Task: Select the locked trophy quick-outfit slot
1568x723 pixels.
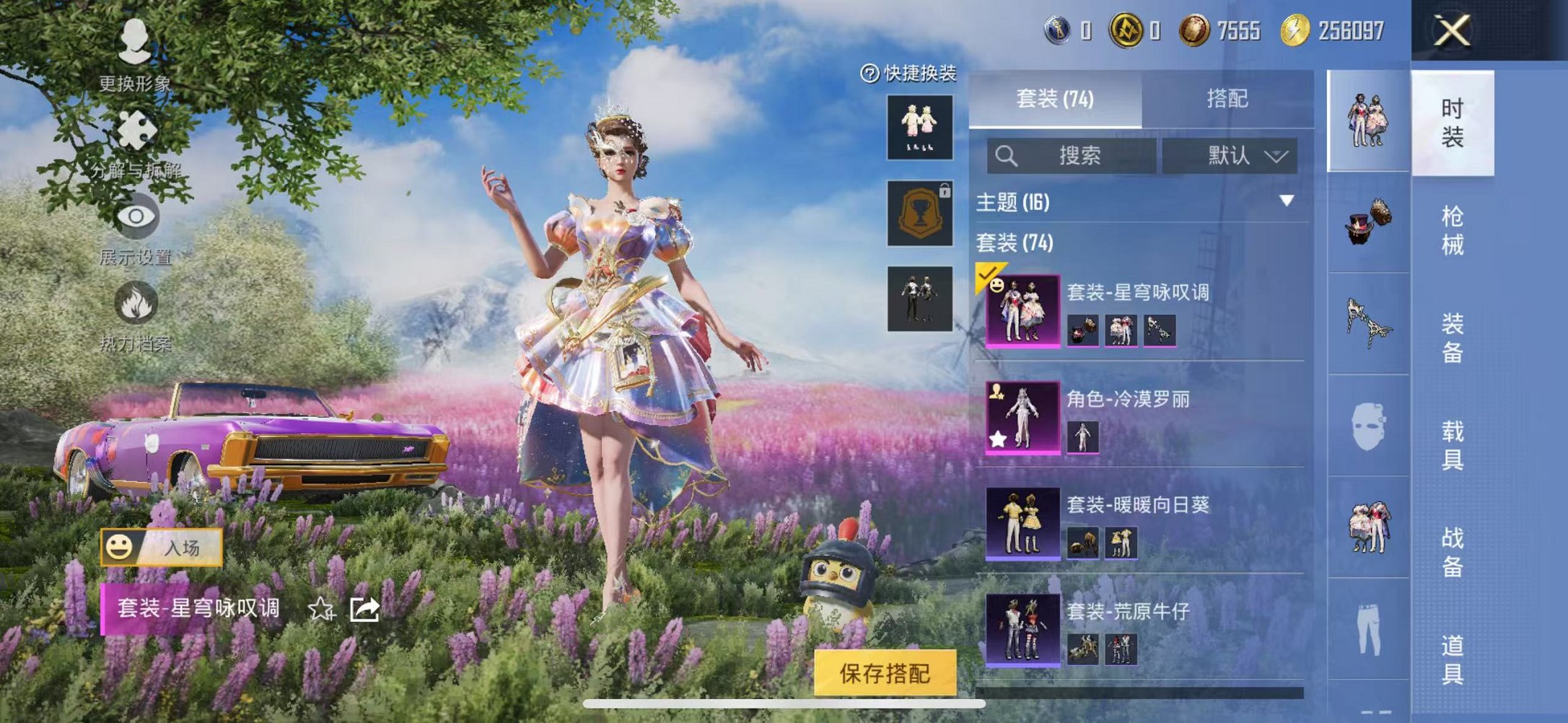Action: (920, 214)
